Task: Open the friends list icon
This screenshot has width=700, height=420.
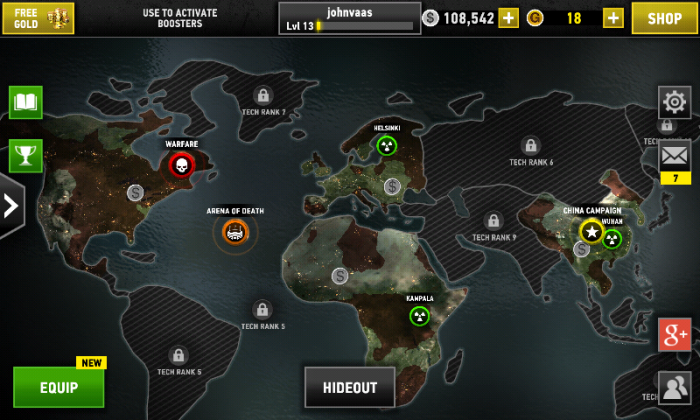Action: (675, 386)
